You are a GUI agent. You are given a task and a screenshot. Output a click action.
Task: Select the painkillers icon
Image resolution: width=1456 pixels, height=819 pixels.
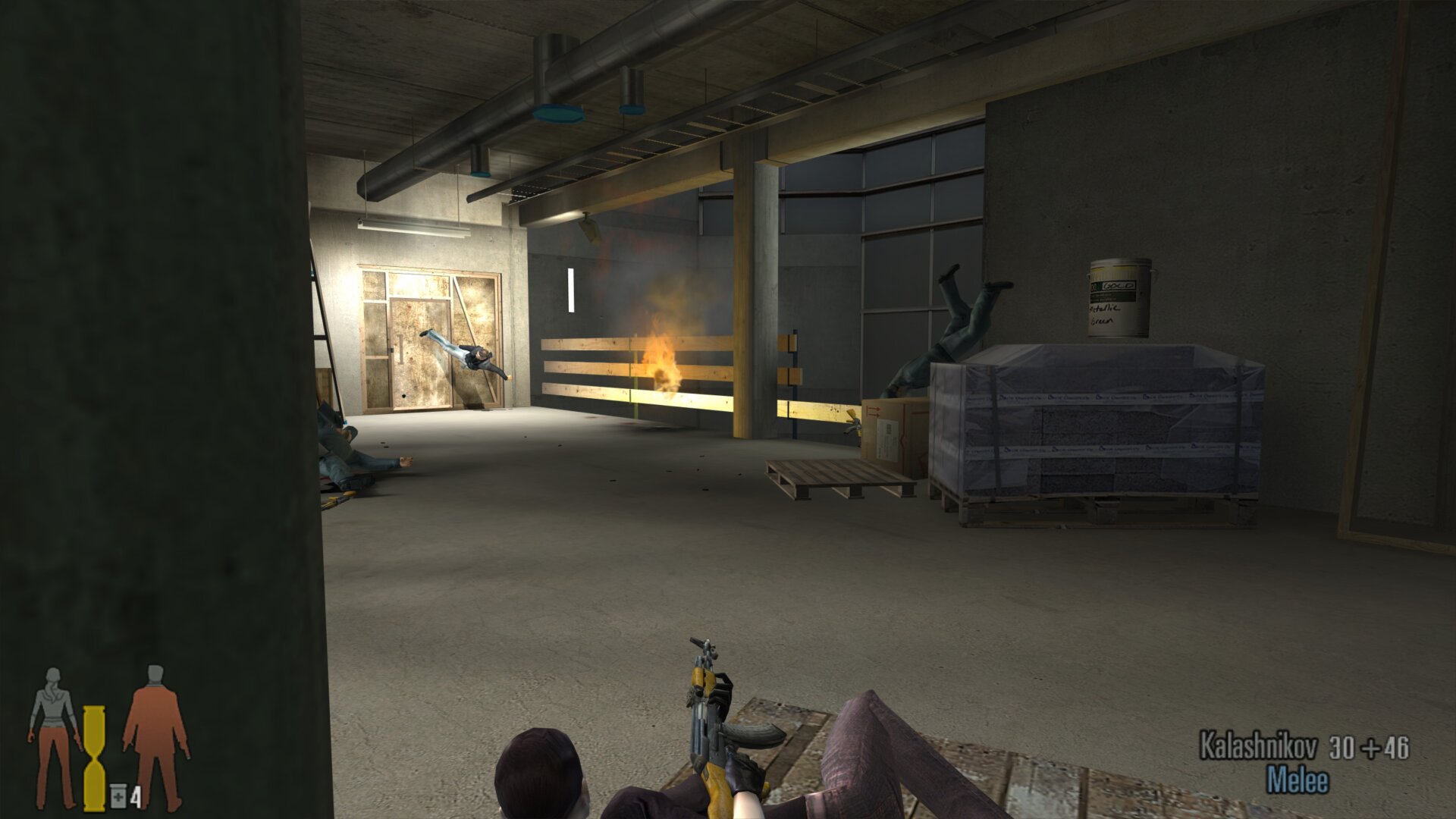click(x=118, y=795)
